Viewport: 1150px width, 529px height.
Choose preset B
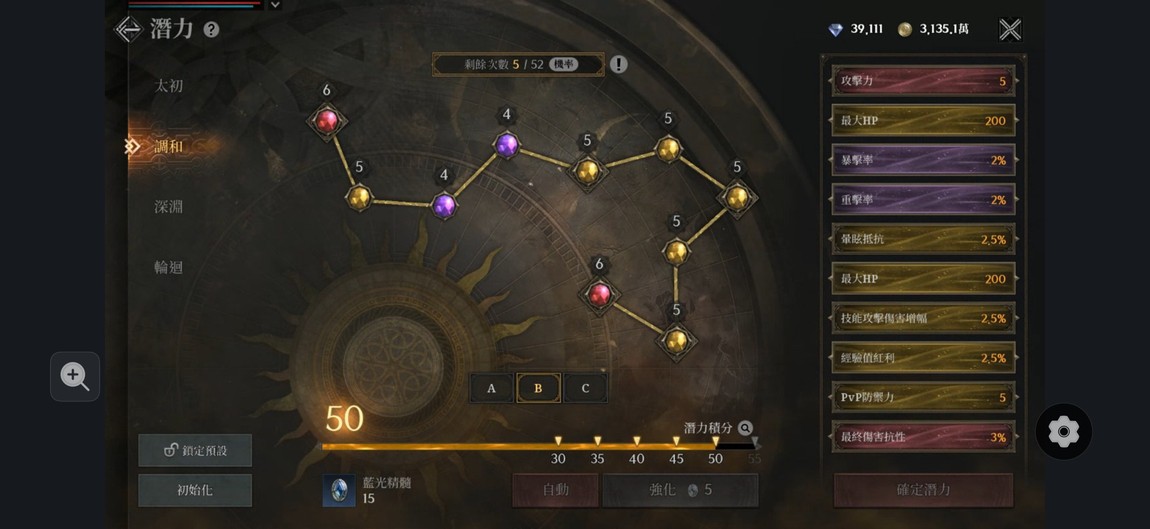[x=538, y=388]
